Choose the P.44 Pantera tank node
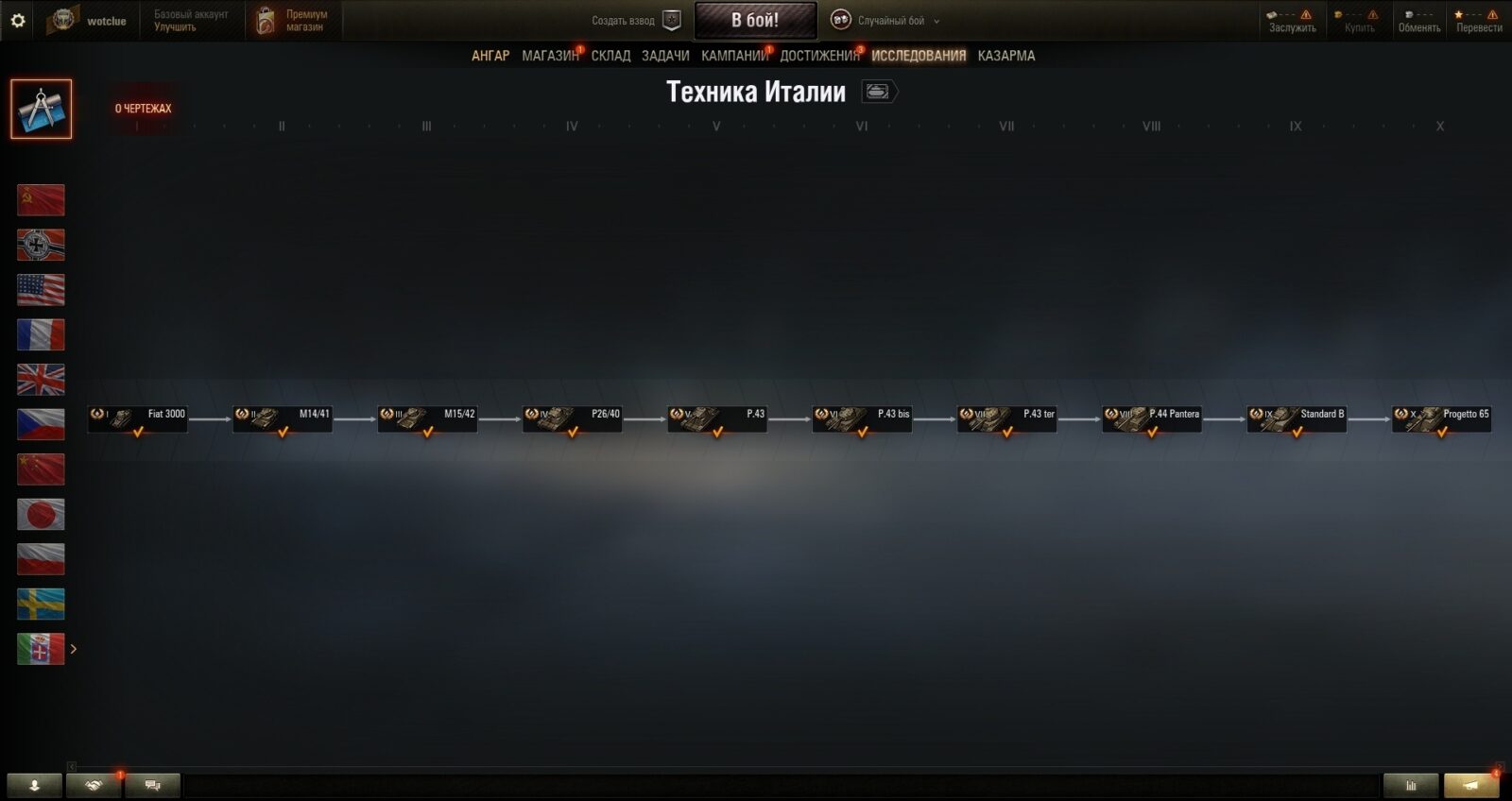Image resolution: width=1512 pixels, height=801 pixels. point(1152,418)
